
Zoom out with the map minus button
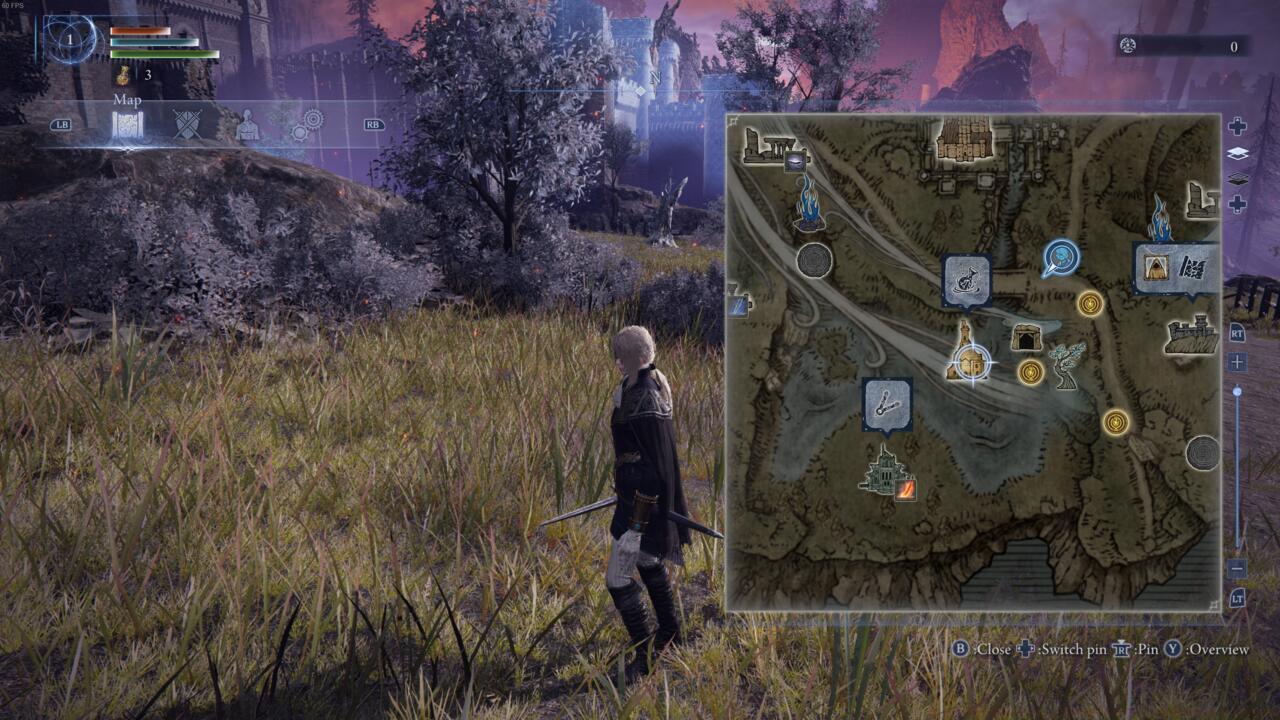pyautogui.click(x=1237, y=568)
